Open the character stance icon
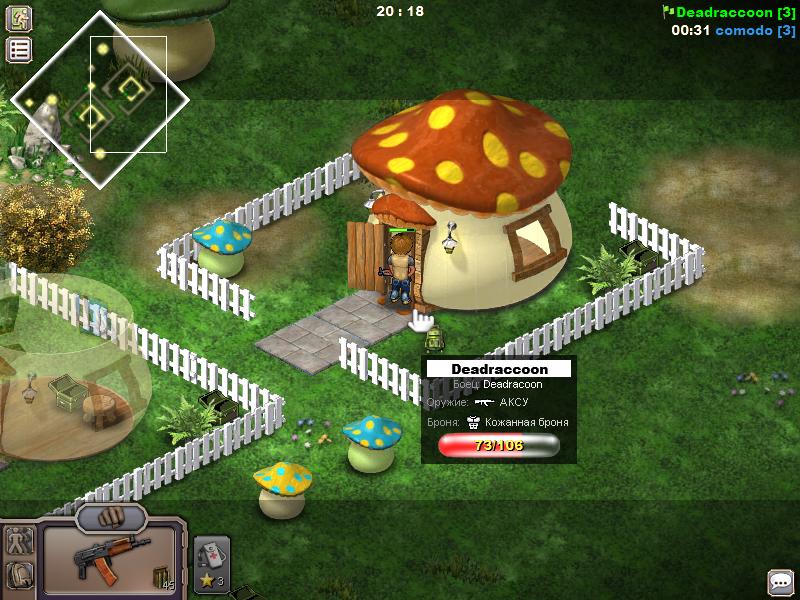Screen dimensions: 800x600 pos(19,542)
